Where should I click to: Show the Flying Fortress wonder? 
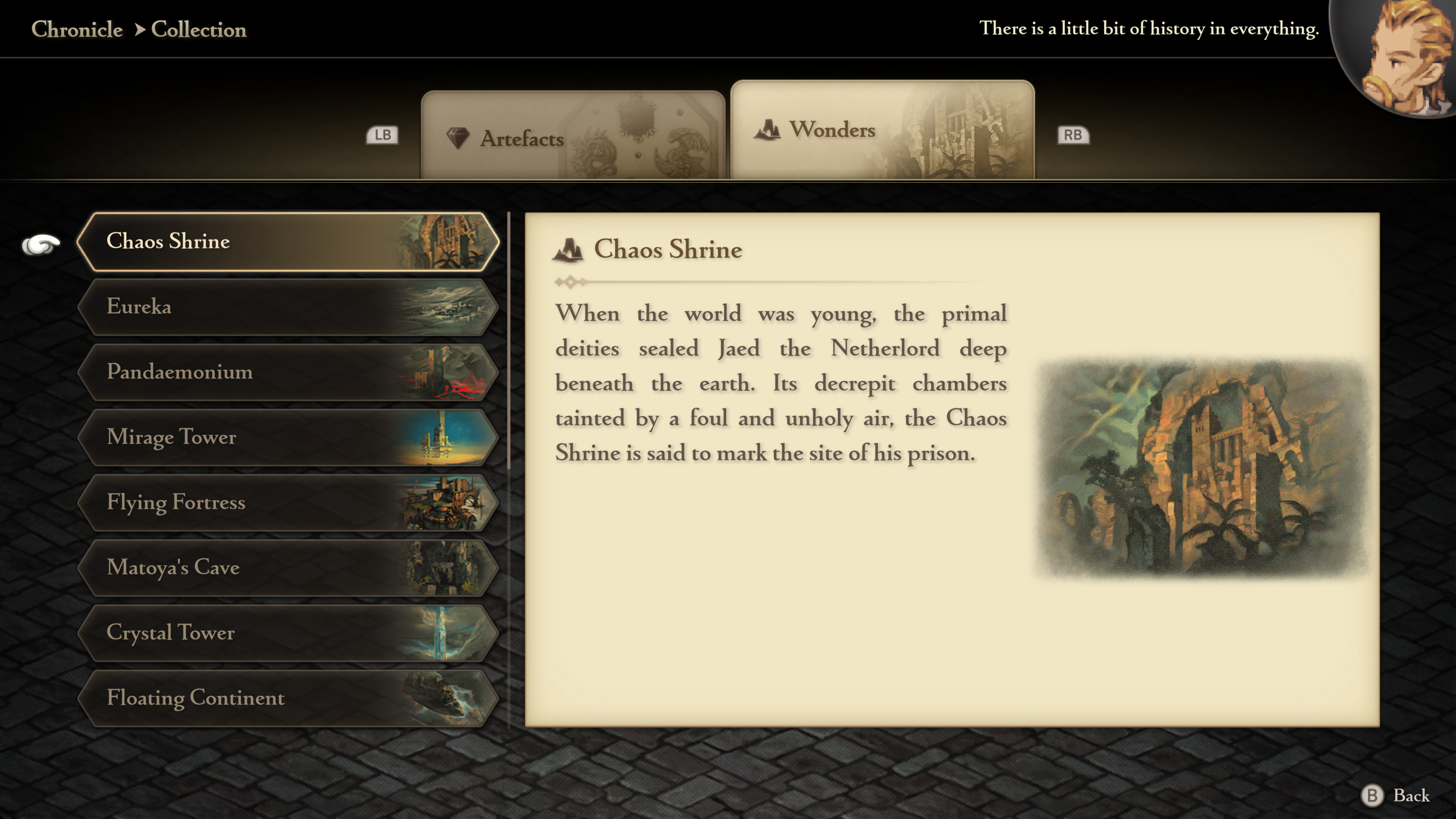click(288, 502)
